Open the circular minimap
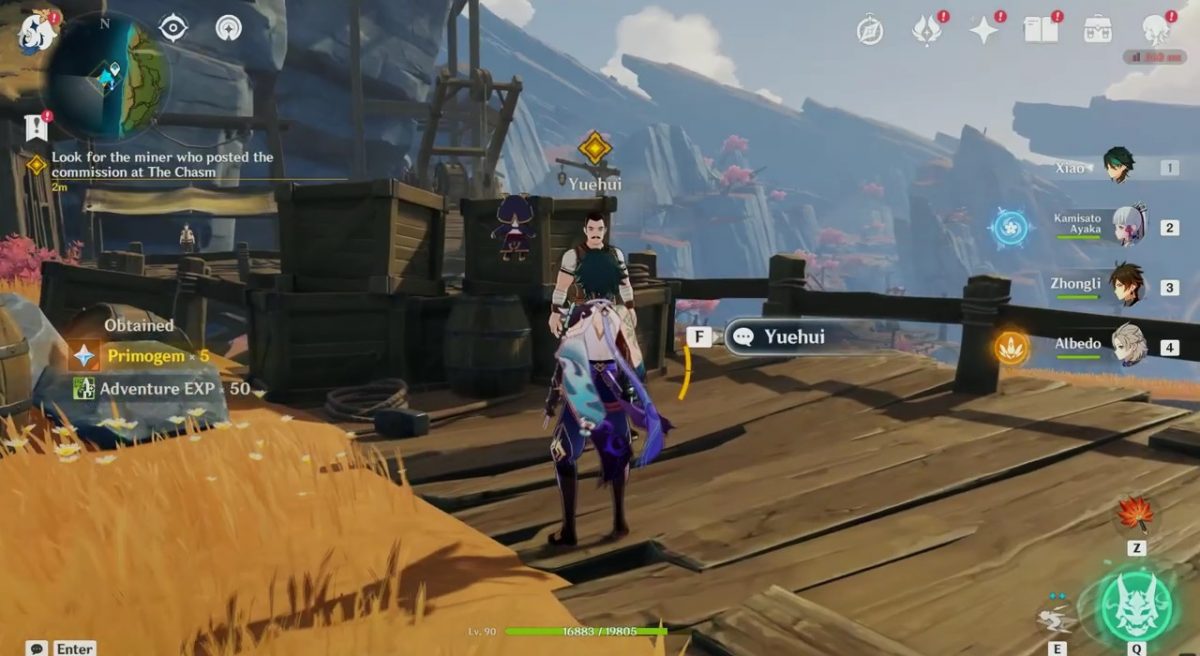Viewport: 1200px width, 656px height. (107, 76)
